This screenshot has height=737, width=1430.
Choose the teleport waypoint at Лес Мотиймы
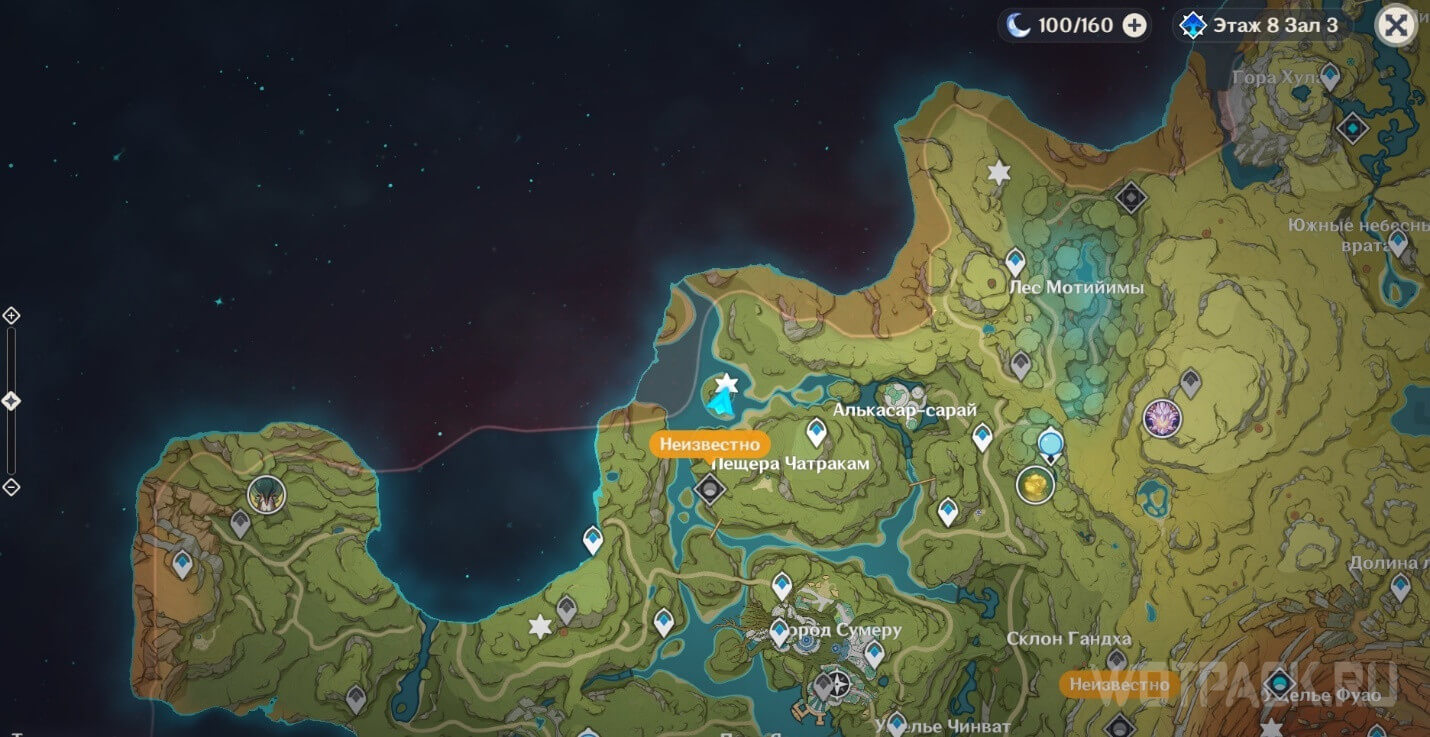pyautogui.click(x=1015, y=262)
